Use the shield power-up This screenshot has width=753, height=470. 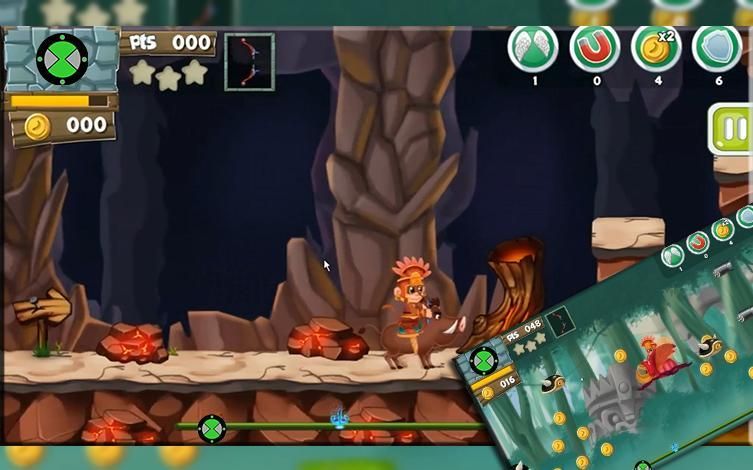pyautogui.click(x=718, y=47)
